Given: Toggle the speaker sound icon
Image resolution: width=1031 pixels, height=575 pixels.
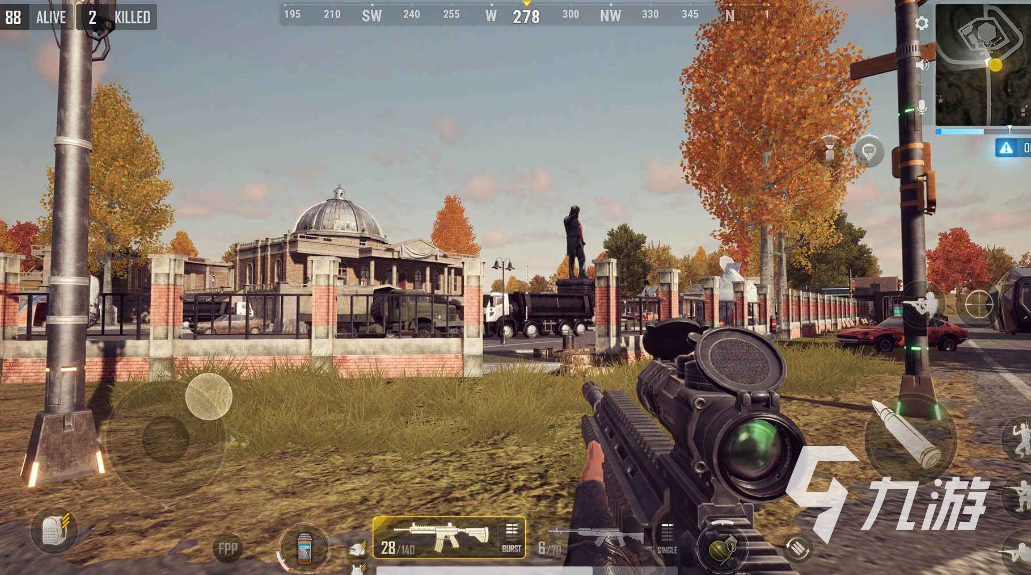Looking at the screenshot, I should pos(922,65).
